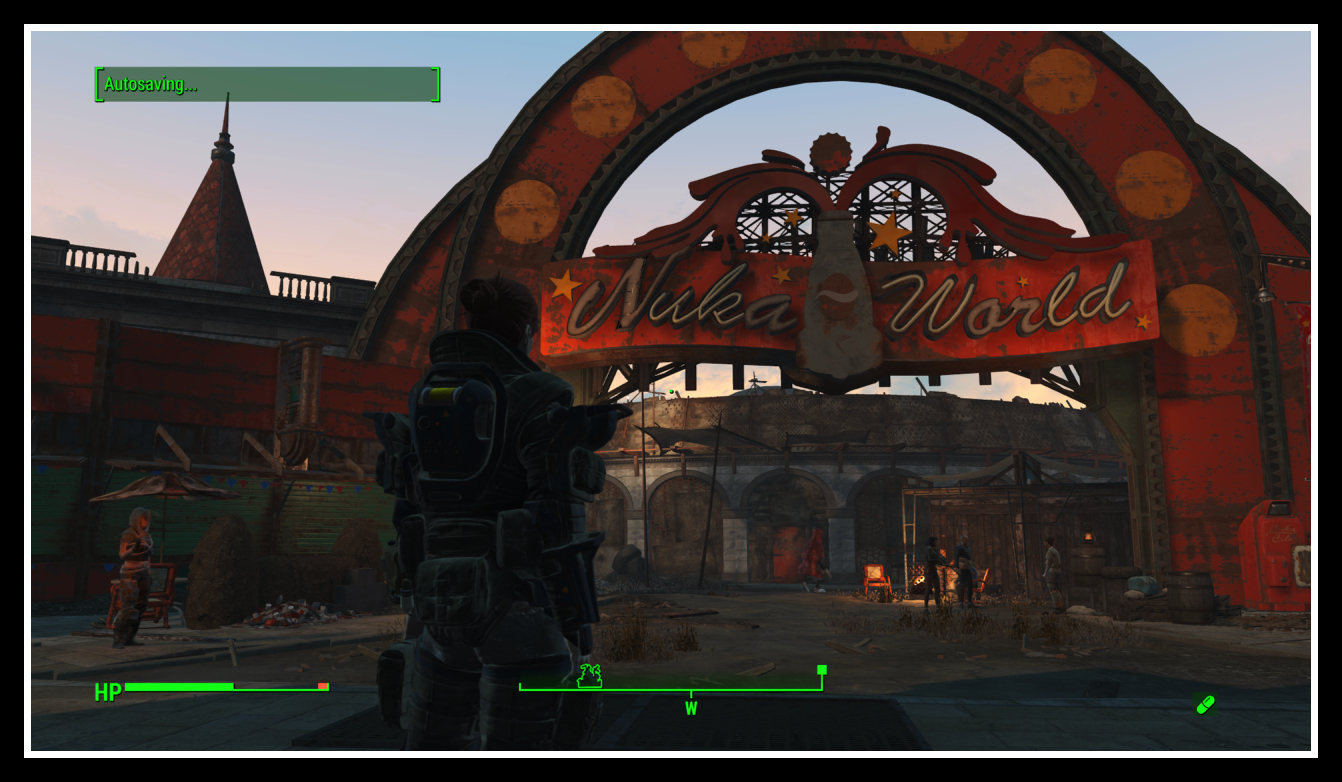Click the green pill medication icon
Screen dimensions: 1342x782
coord(1204,703)
